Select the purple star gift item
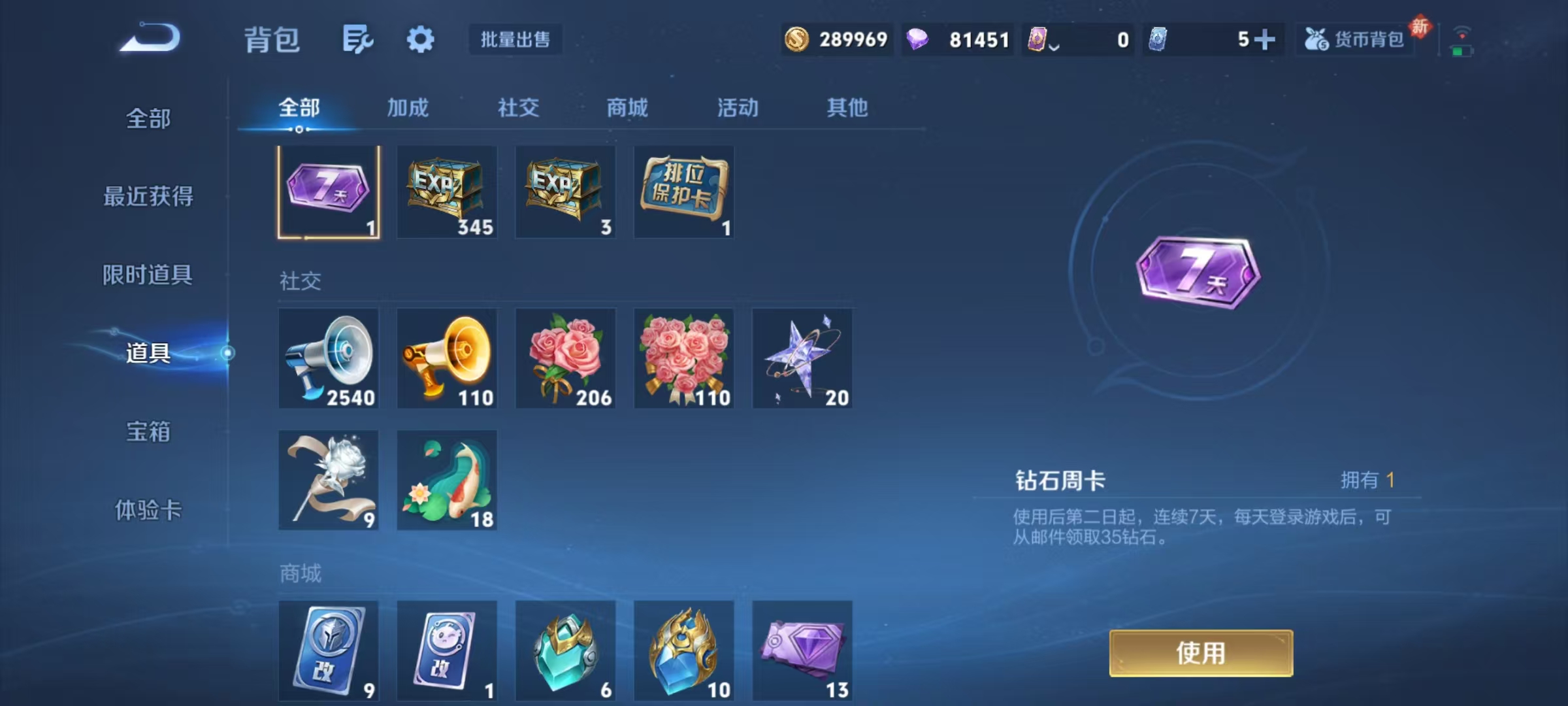1568x706 pixels. [802, 358]
